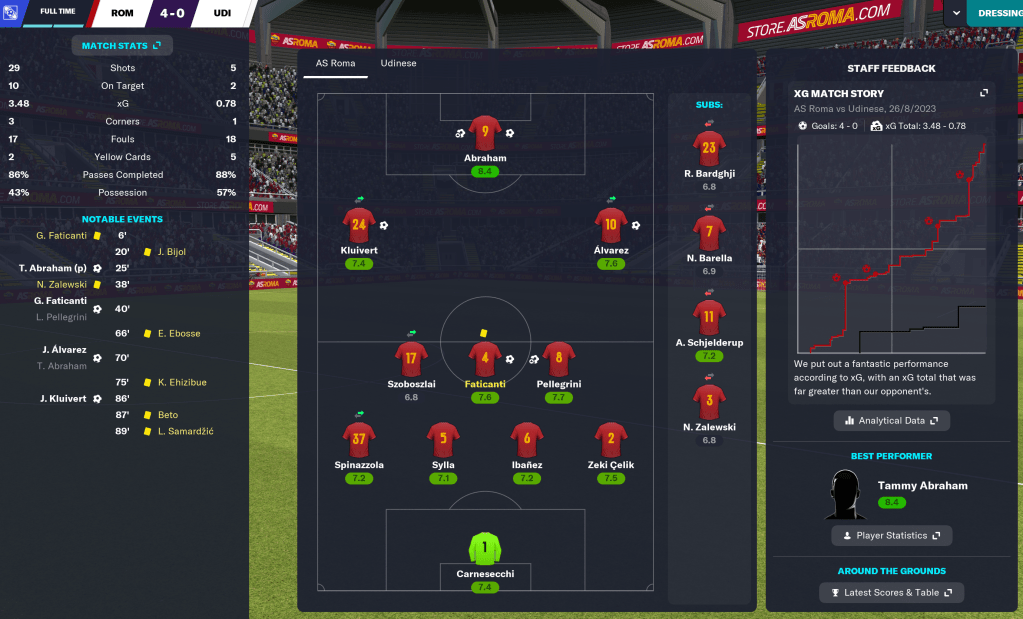1023x619 pixels.
Task: Switch to the Udinese lineup tab
Action: click(398, 63)
